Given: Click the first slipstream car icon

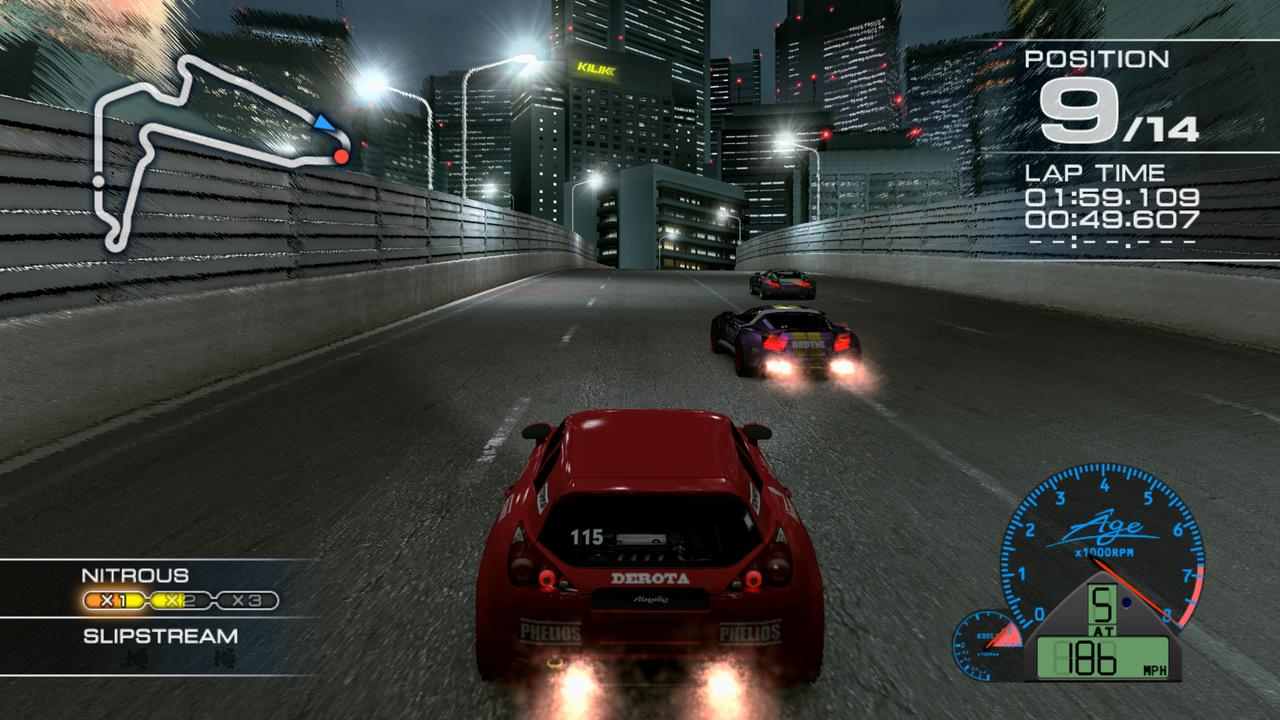Looking at the screenshot, I should pos(136,658).
